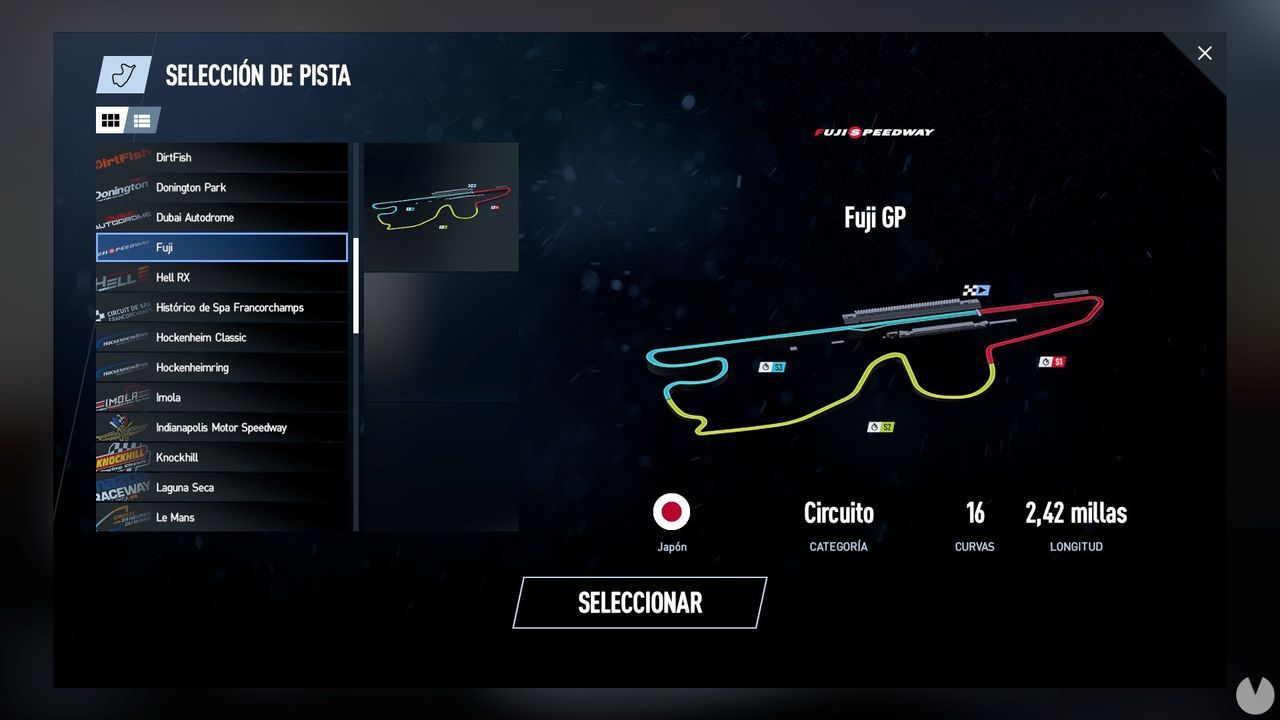Image resolution: width=1280 pixels, height=720 pixels.
Task: Switch to list view layout
Action: coord(142,120)
